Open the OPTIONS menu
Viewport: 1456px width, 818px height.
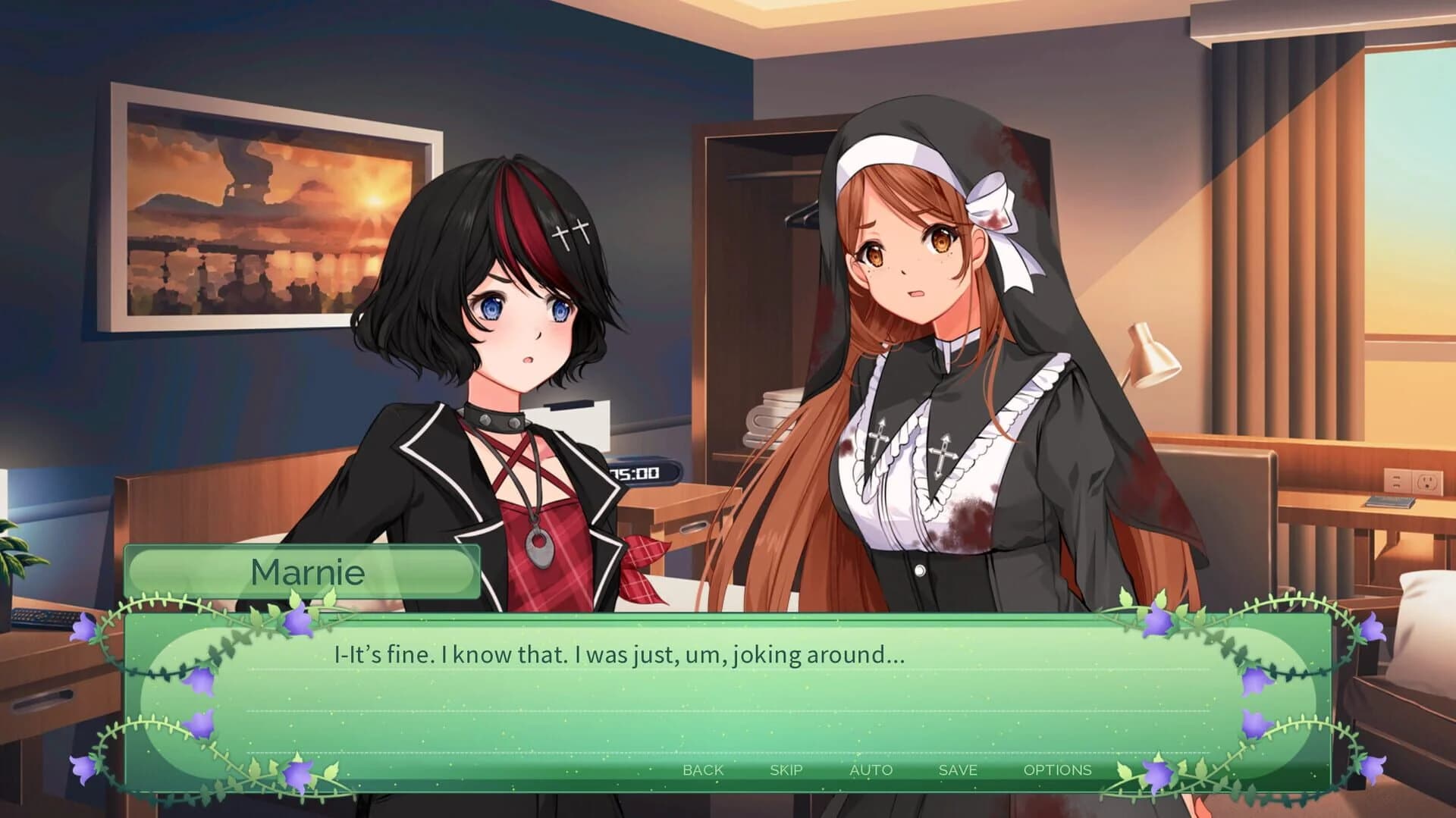pyautogui.click(x=1059, y=769)
